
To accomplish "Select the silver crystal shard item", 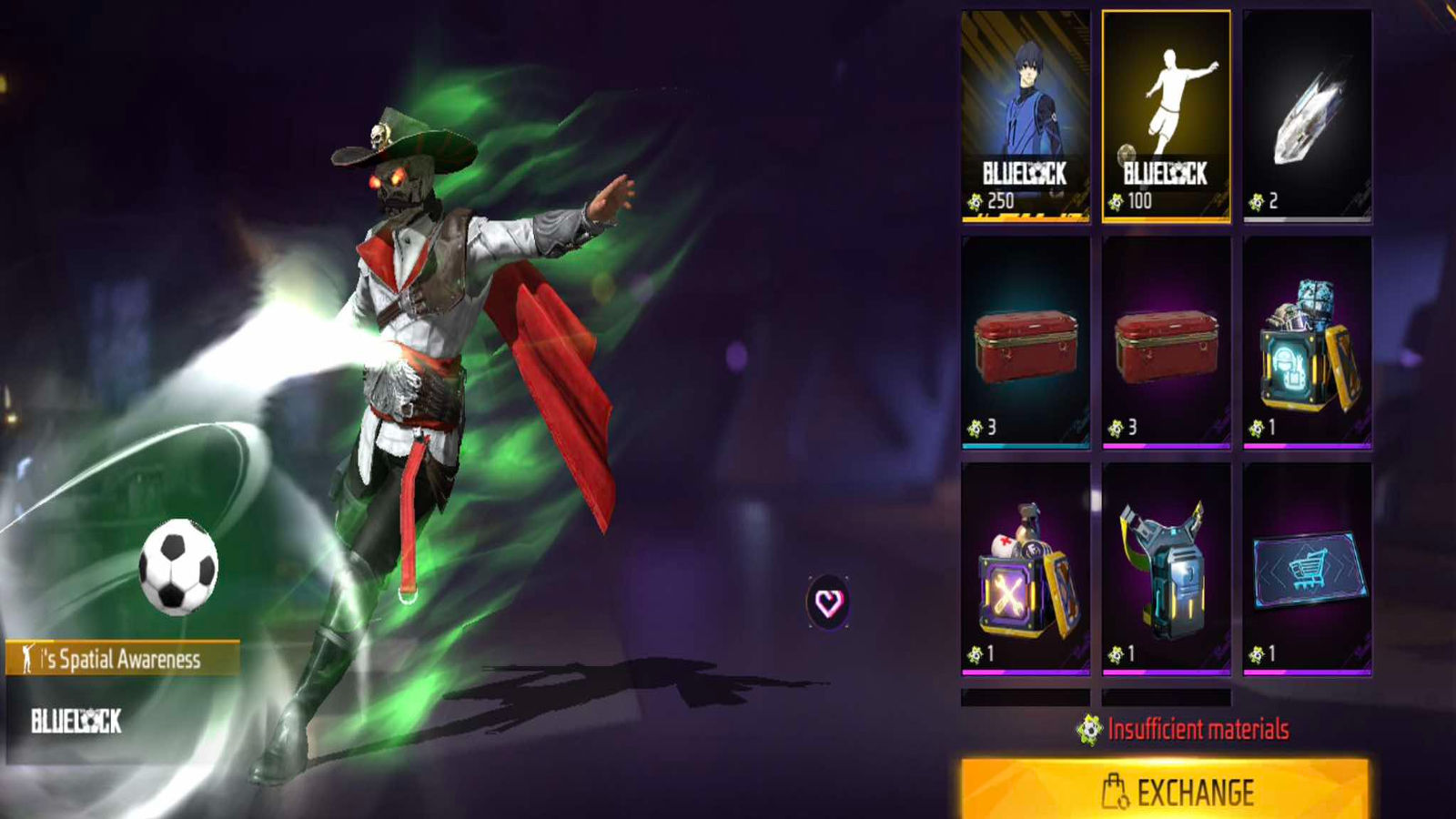I will pyautogui.click(x=1307, y=116).
